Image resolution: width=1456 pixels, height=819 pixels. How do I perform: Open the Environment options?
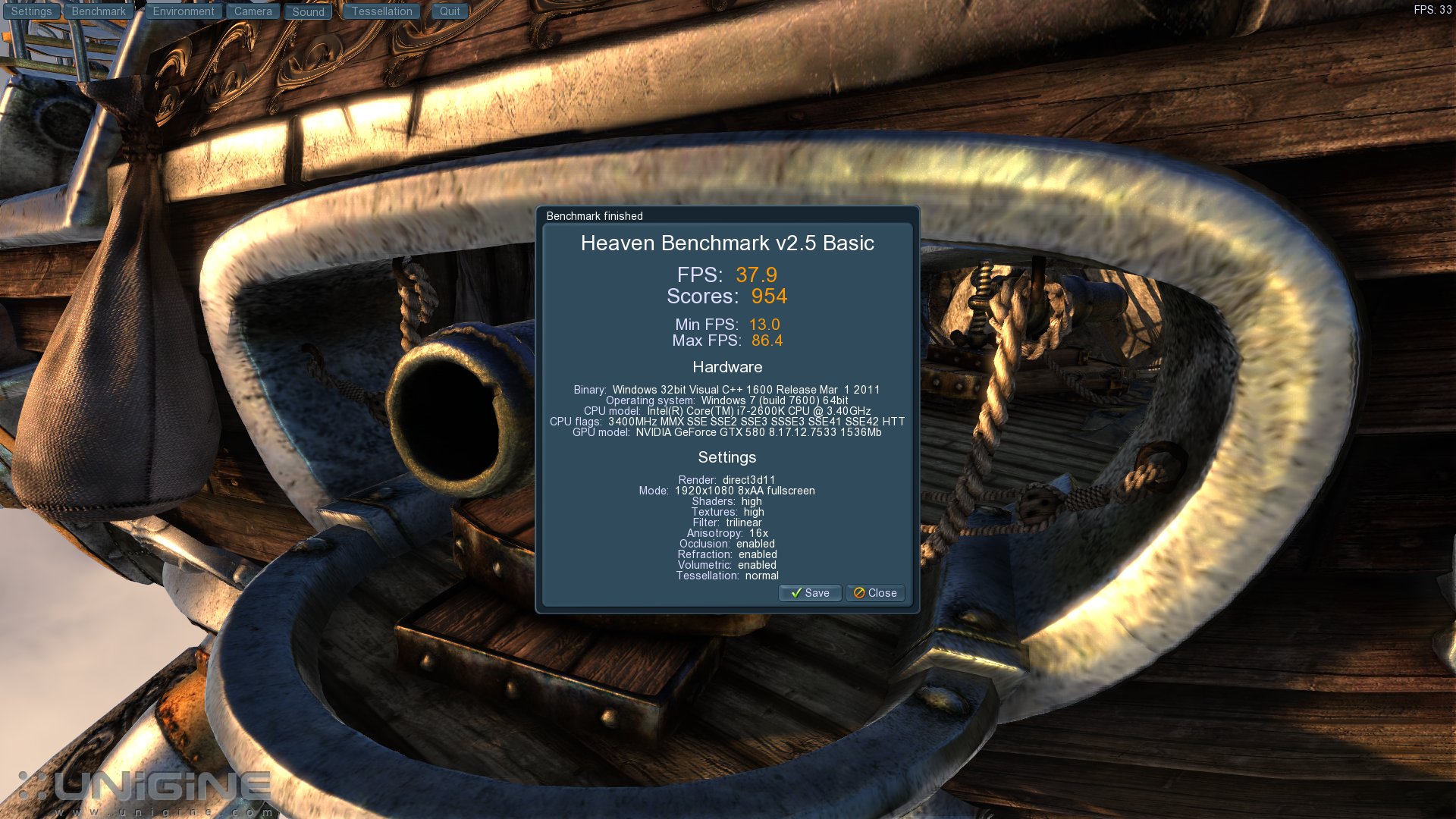184,11
